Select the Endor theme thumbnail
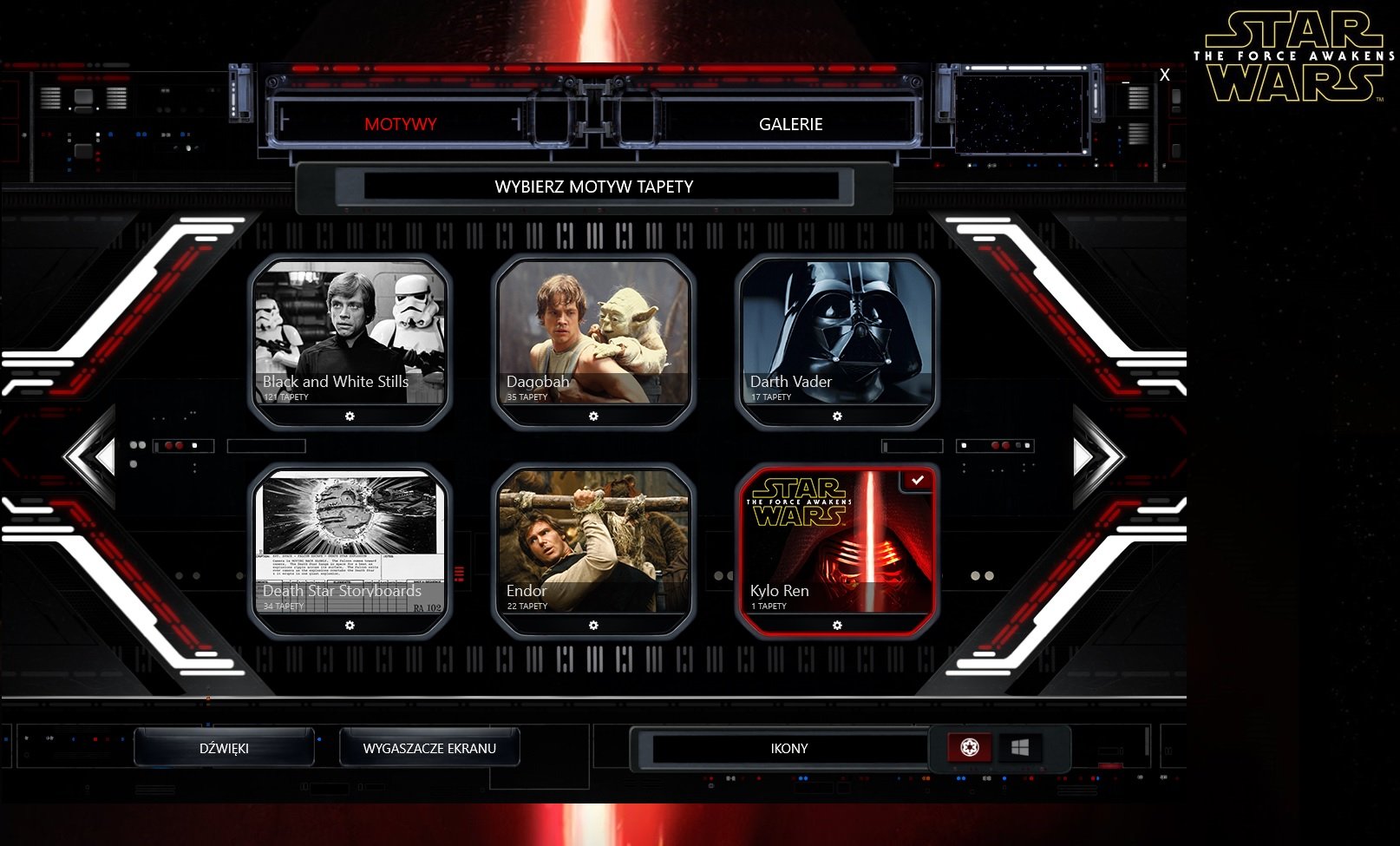Image resolution: width=1400 pixels, height=846 pixels. [593, 538]
